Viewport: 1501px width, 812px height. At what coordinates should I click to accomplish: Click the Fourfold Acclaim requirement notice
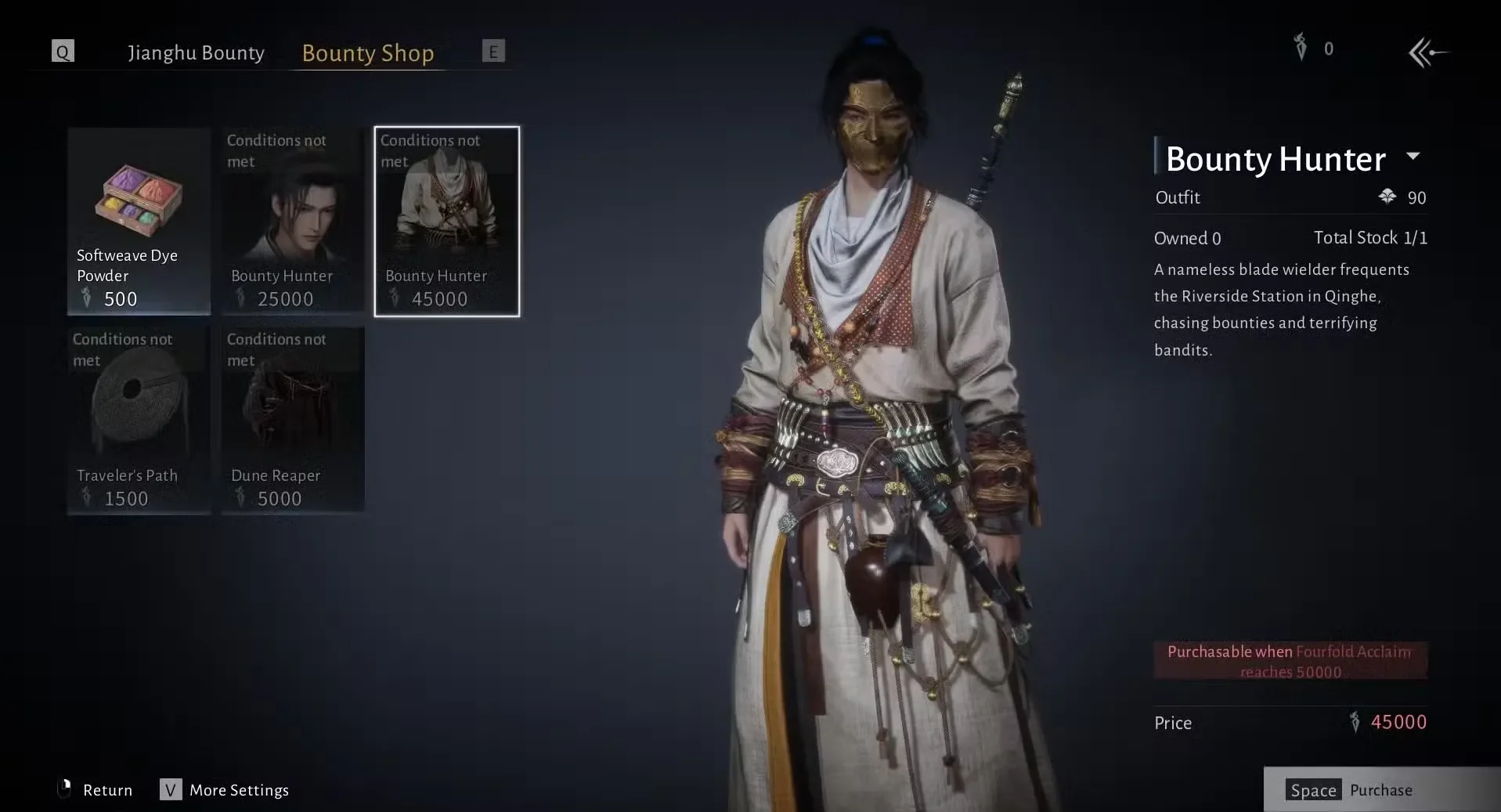[x=1290, y=660]
